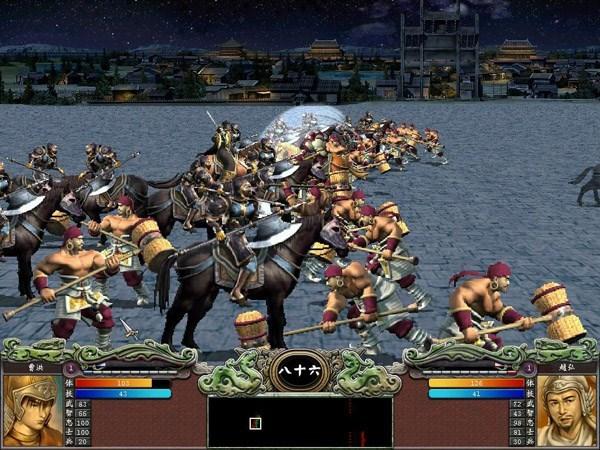Click the battlefield minimap panel
The height and width of the screenshot is (450, 600).
coord(300,422)
